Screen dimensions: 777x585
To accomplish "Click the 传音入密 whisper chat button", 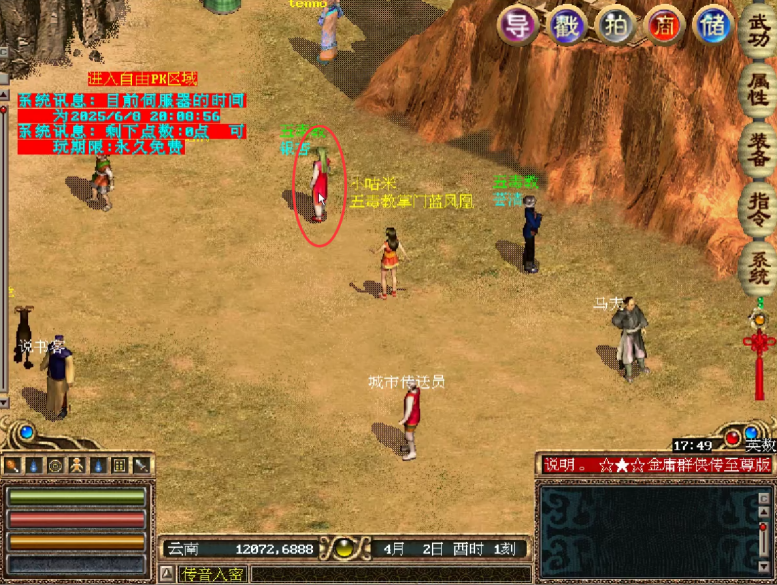I will (212, 574).
